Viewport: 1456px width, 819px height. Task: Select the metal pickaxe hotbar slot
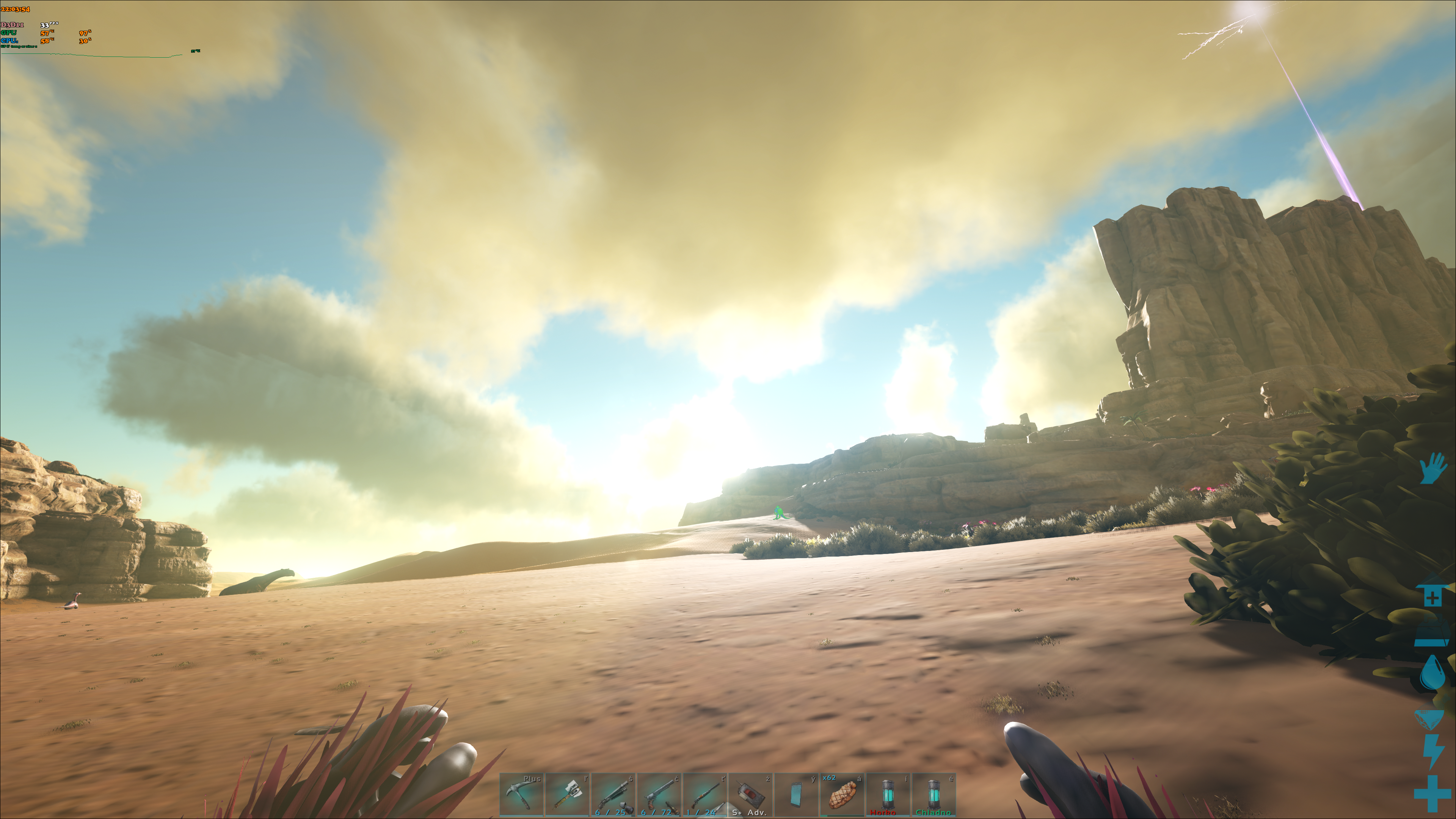[521, 795]
